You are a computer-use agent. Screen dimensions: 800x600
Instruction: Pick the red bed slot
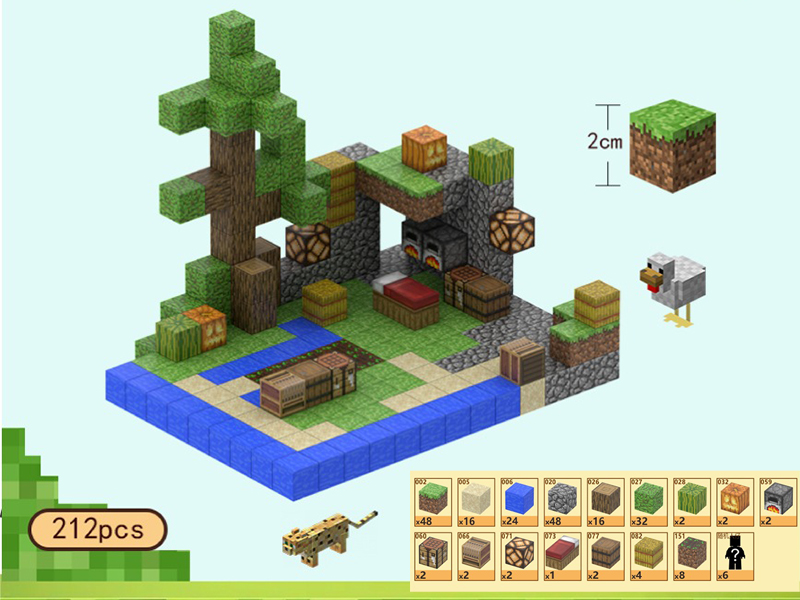[563, 555]
